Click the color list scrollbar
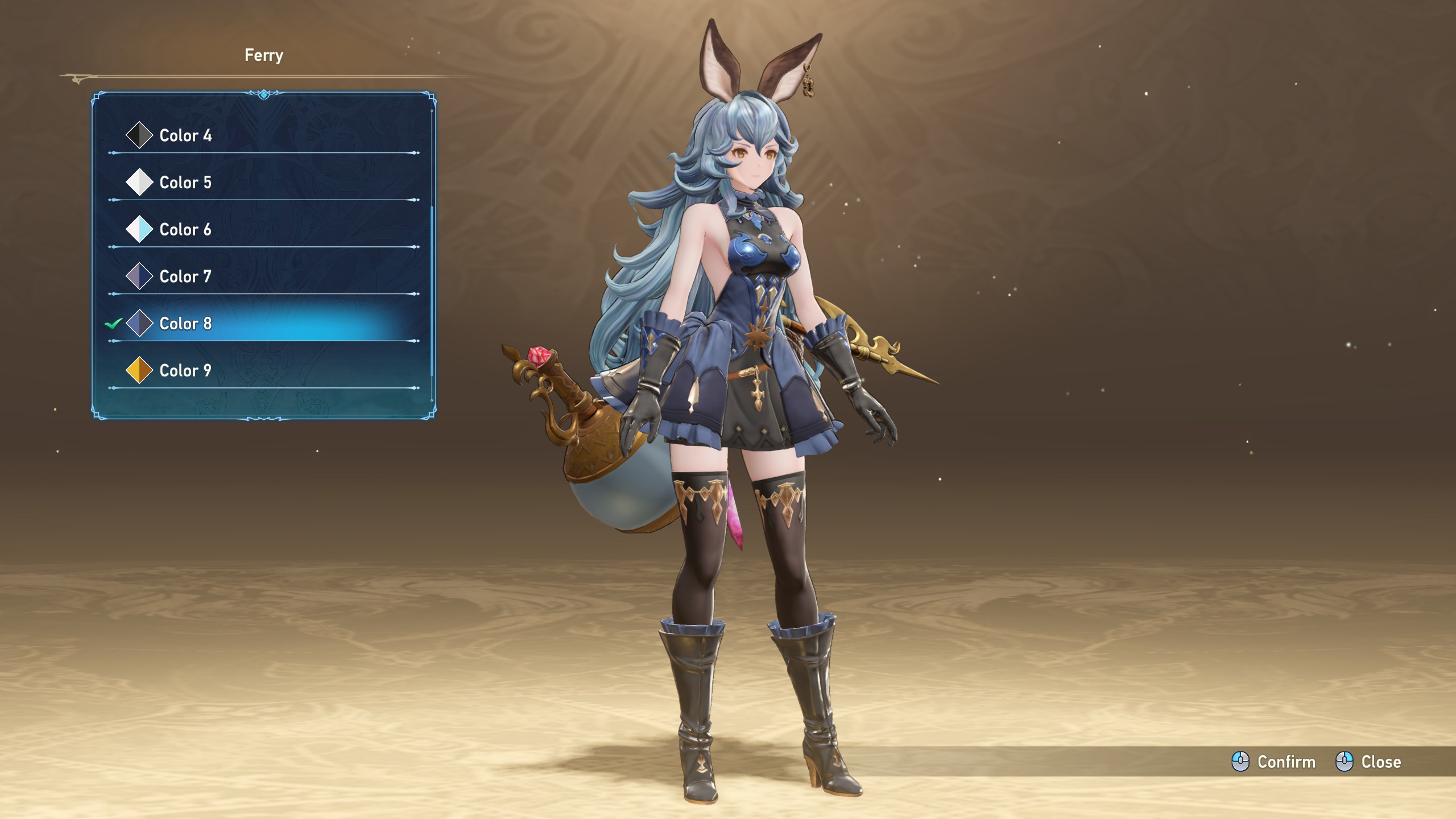The height and width of the screenshot is (819, 1456). click(x=432, y=290)
